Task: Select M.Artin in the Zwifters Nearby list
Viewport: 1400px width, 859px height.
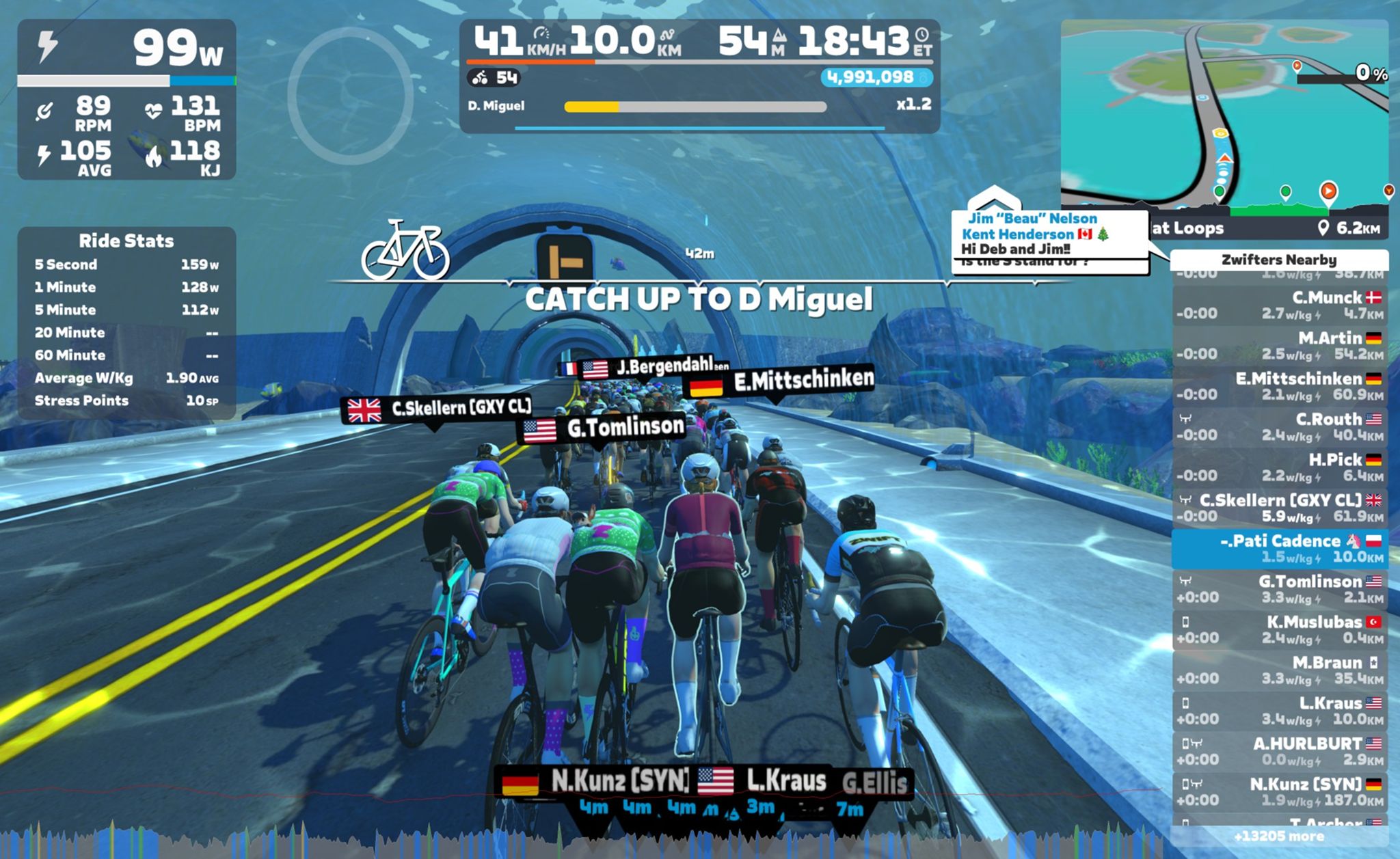Action: (x=1278, y=346)
